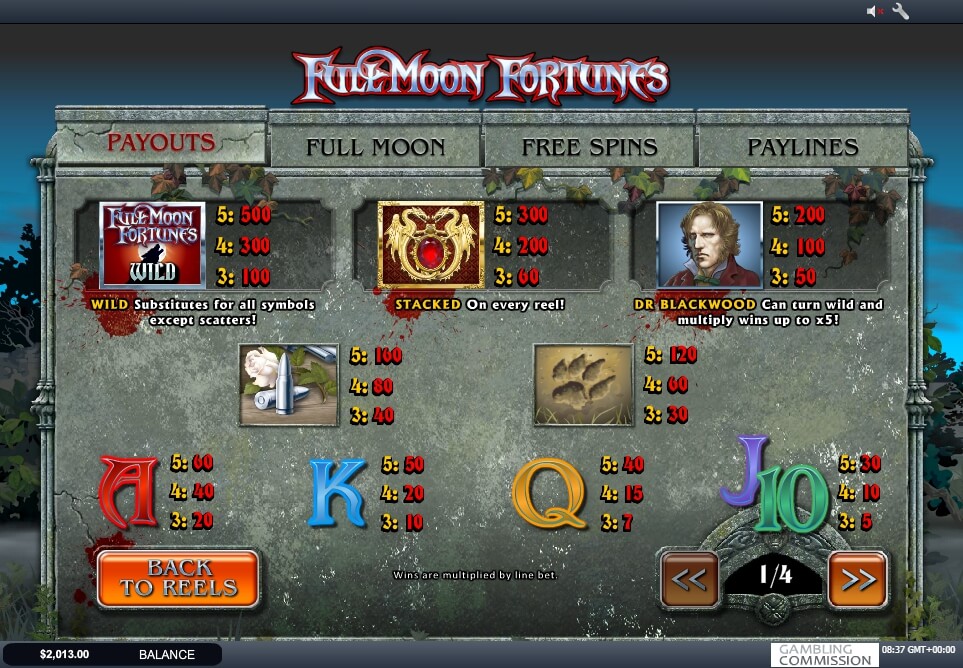The width and height of the screenshot is (963, 668).
Task: Go to the previous paytable page
Action: tap(690, 579)
